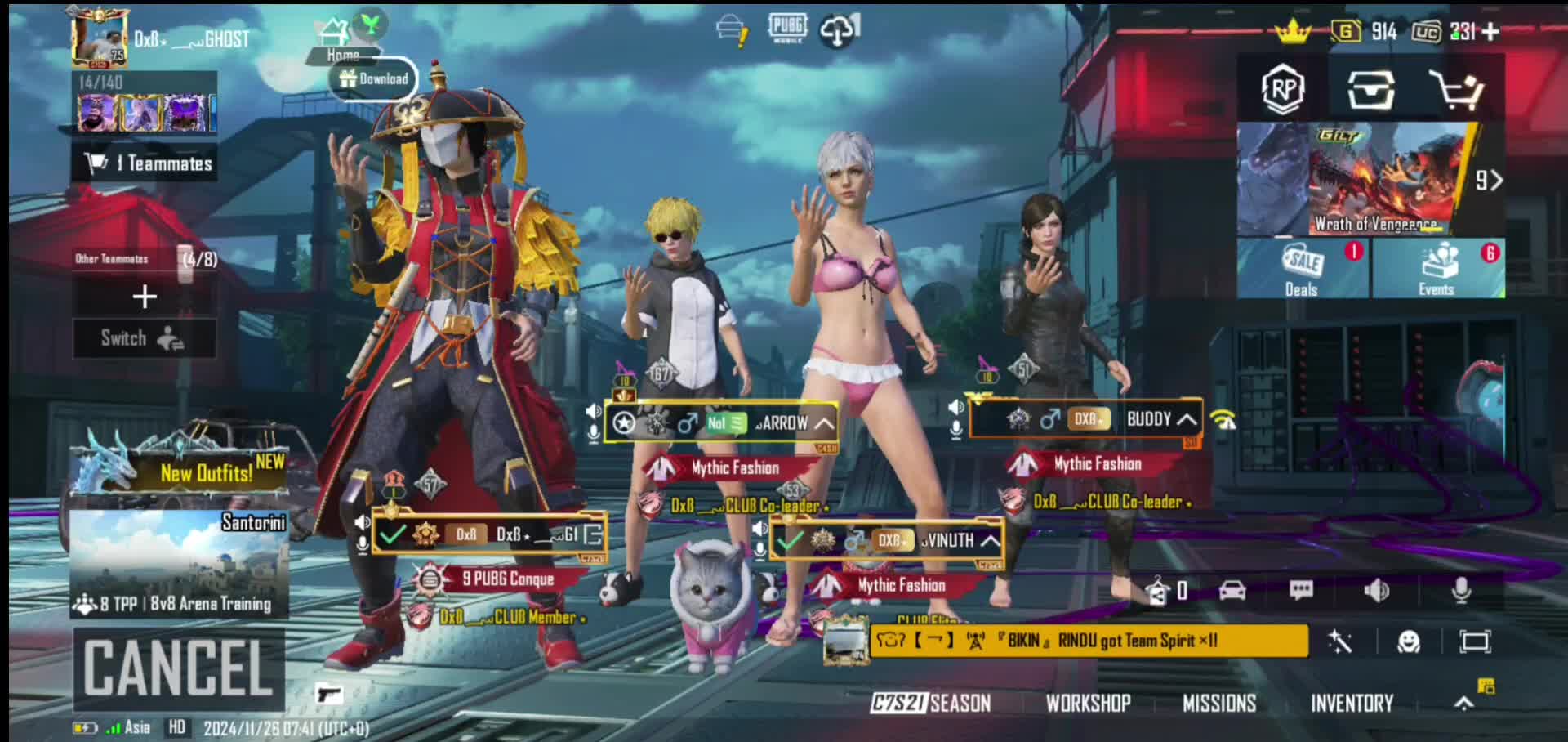Open the shopping cart shop

click(x=1455, y=89)
